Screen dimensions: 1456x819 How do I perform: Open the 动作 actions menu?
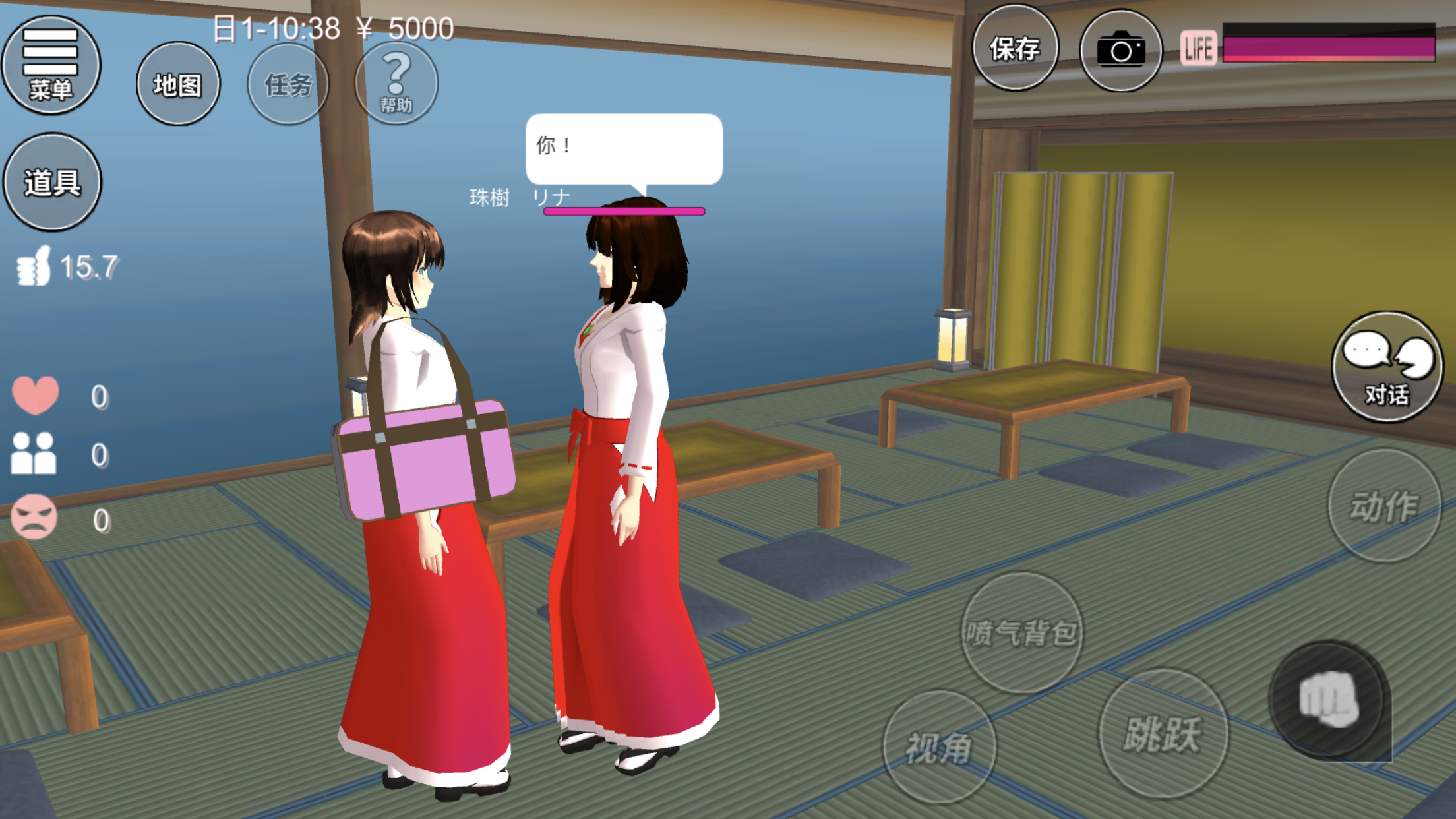coord(1383,506)
